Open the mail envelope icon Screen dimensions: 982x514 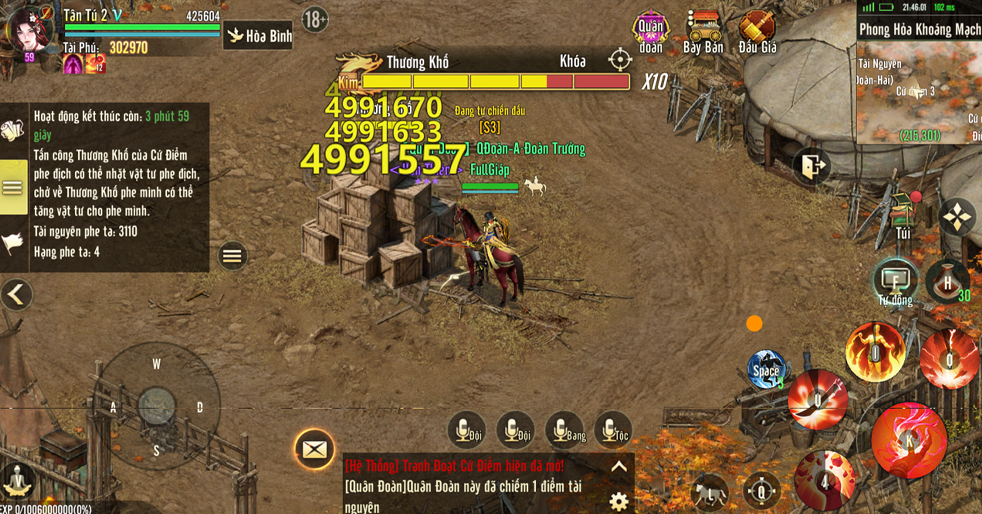point(314,450)
